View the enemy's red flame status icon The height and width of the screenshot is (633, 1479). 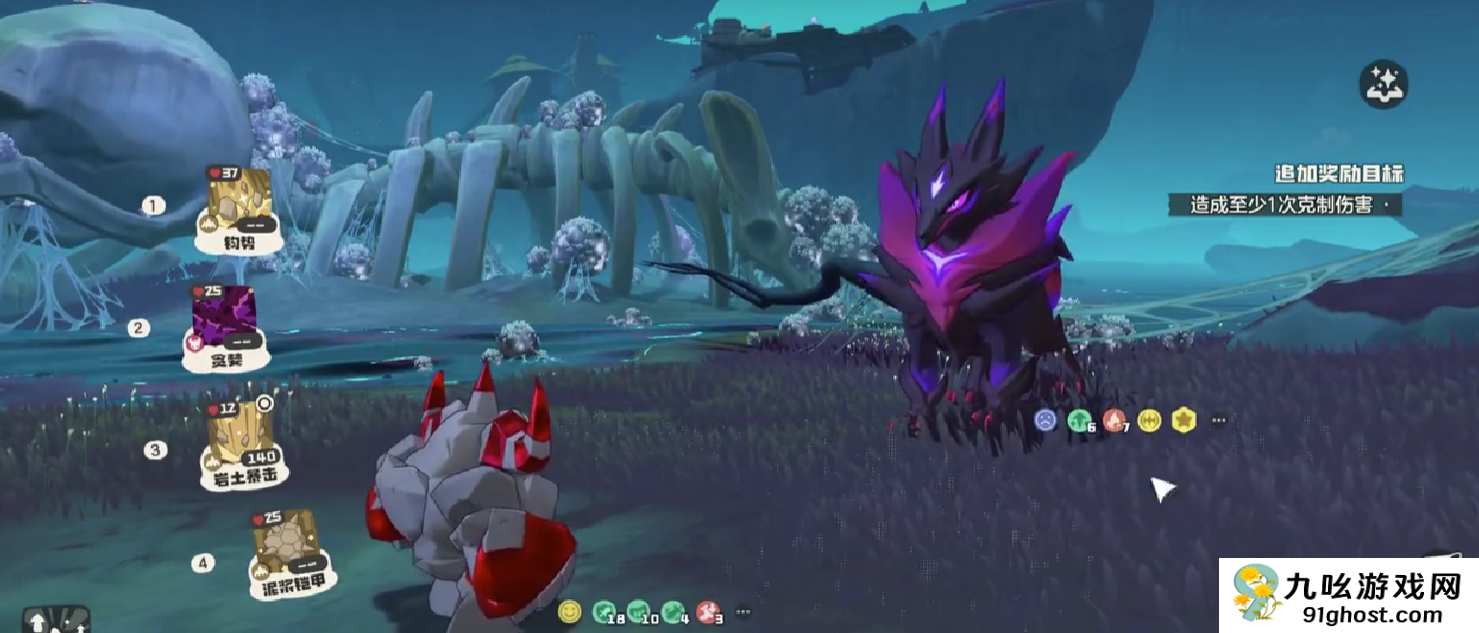(x=1114, y=420)
